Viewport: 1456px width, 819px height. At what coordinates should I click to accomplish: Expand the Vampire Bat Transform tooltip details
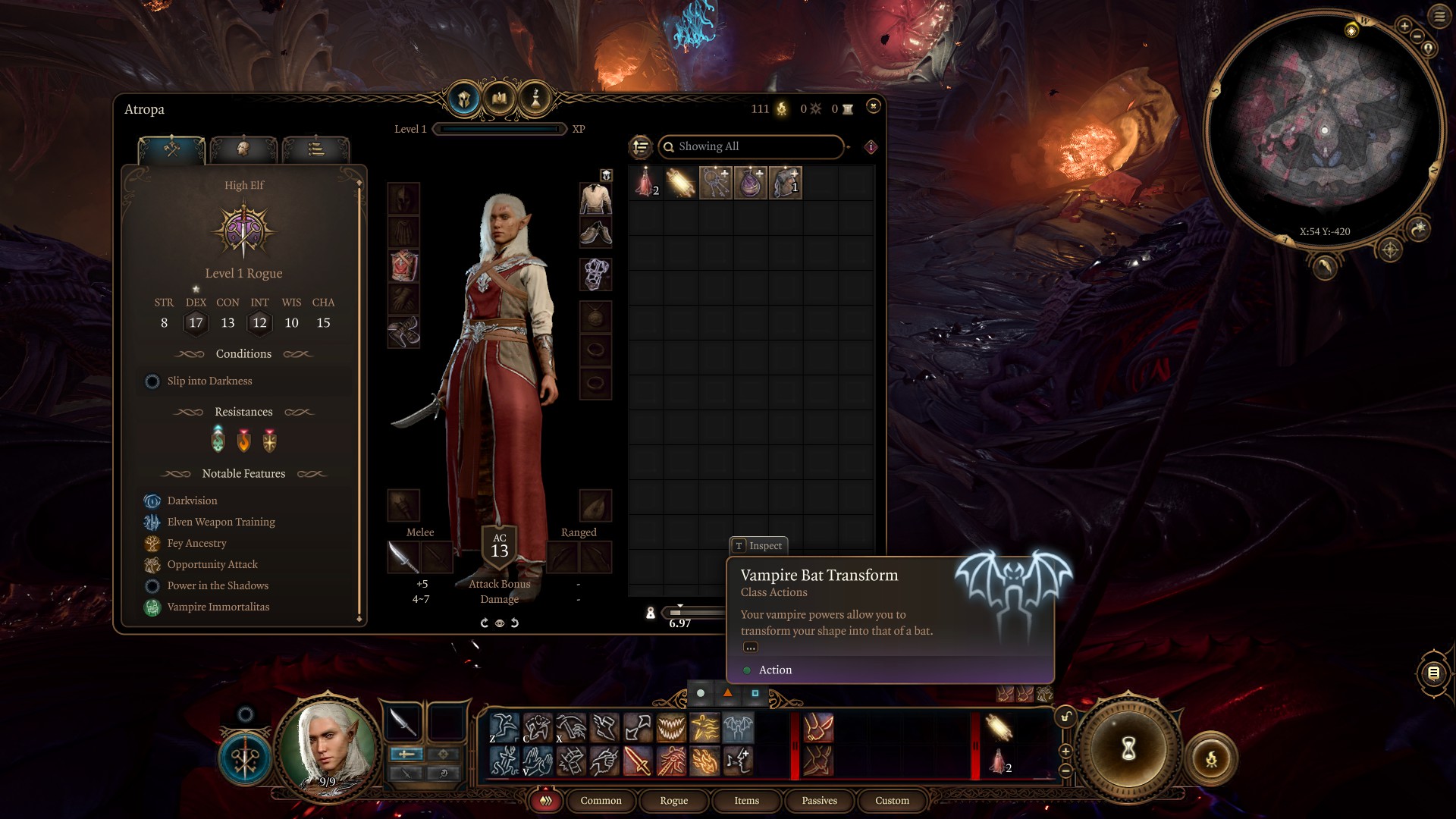(750, 648)
